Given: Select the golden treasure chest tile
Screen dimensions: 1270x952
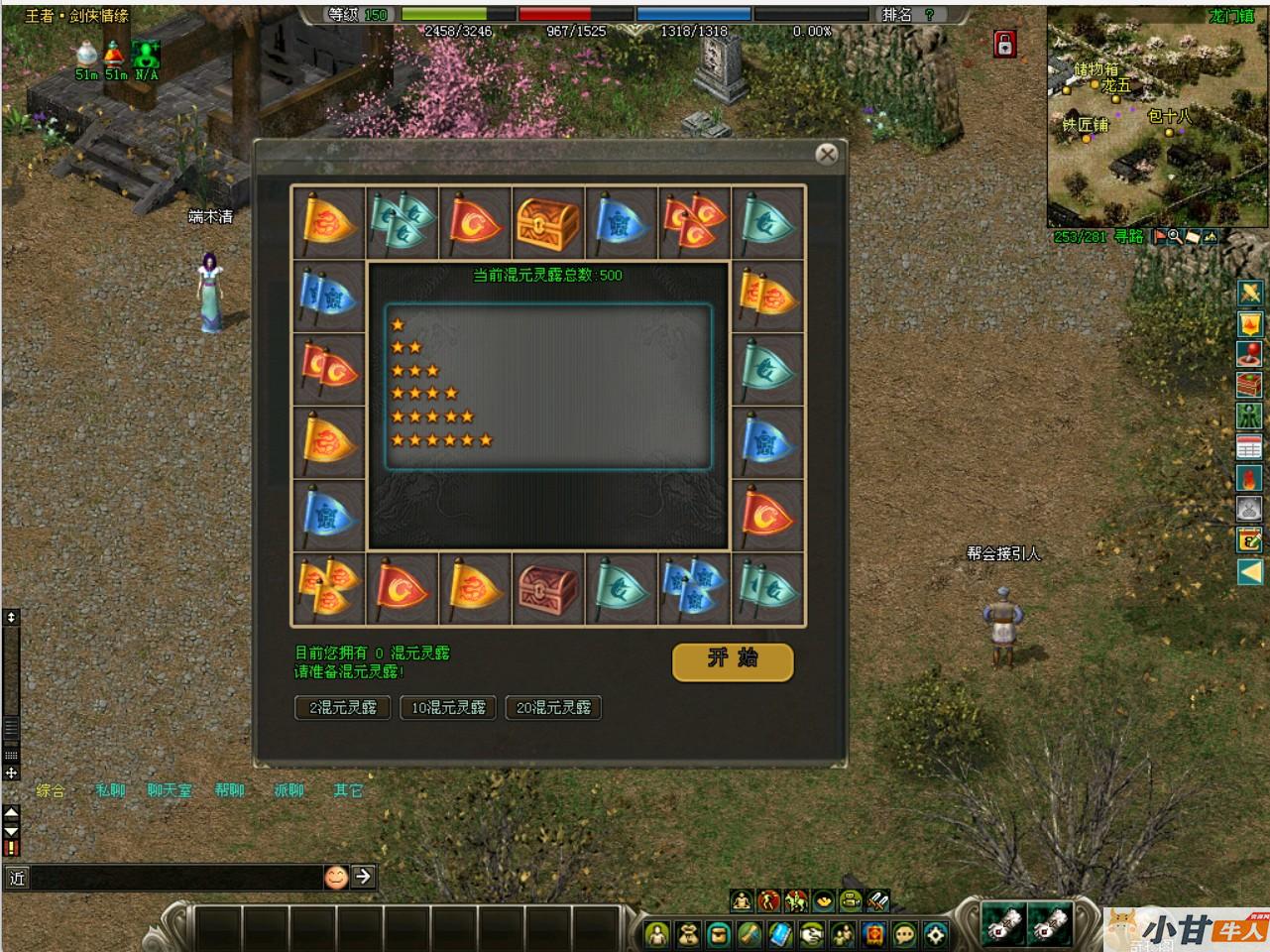Looking at the screenshot, I should [x=548, y=222].
